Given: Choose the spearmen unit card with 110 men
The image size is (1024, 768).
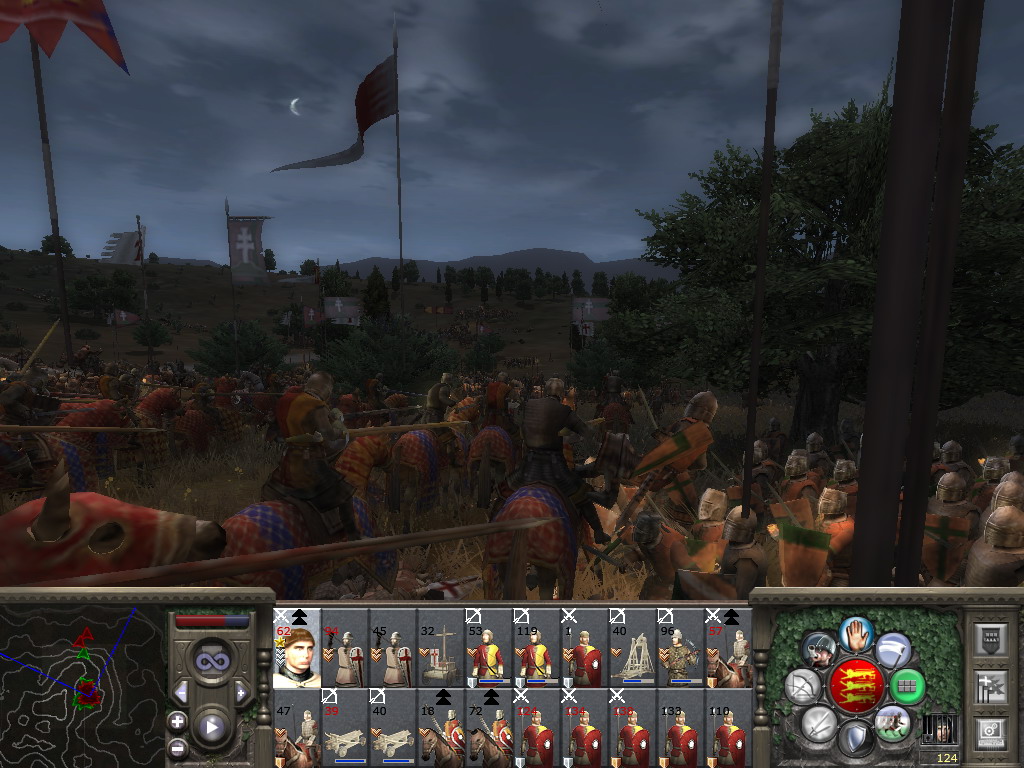Looking at the screenshot, I should point(728,728).
